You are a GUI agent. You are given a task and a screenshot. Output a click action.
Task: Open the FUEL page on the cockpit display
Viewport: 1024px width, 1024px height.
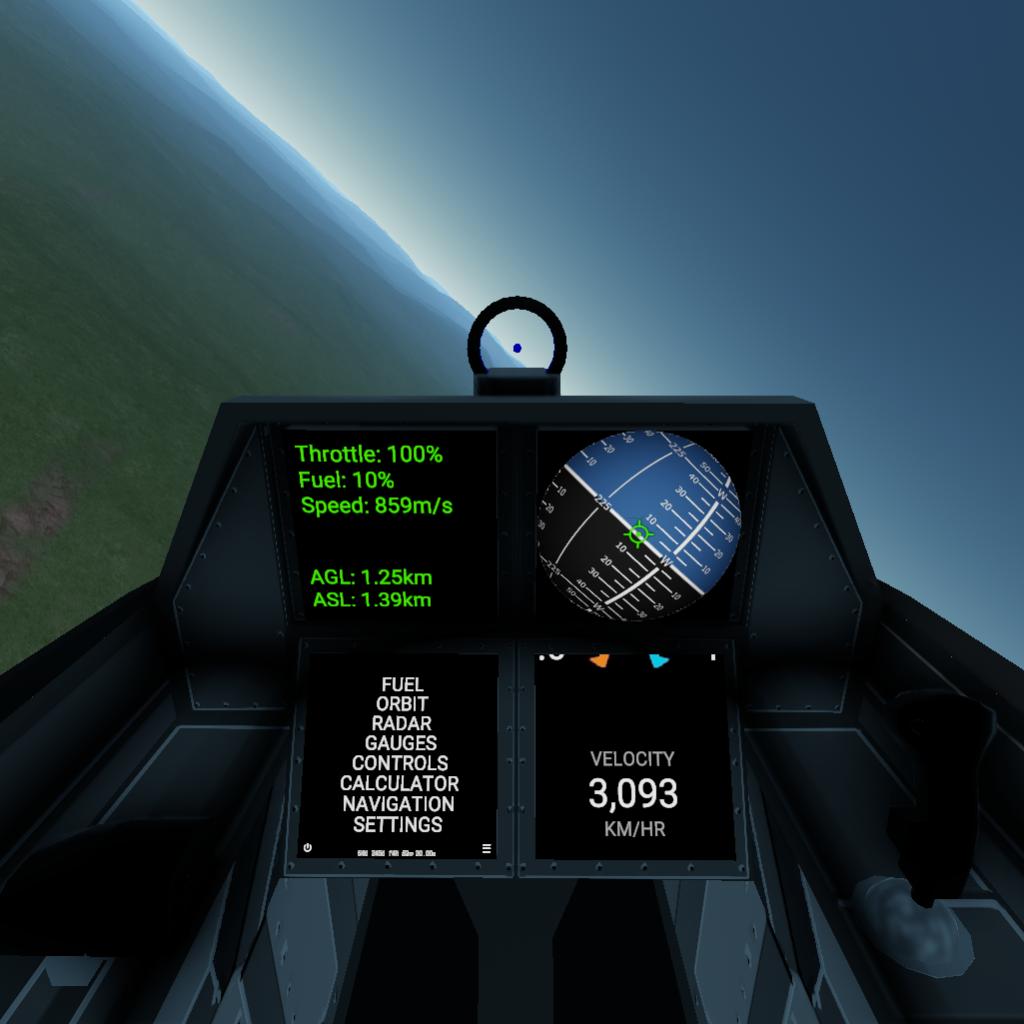pos(402,685)
